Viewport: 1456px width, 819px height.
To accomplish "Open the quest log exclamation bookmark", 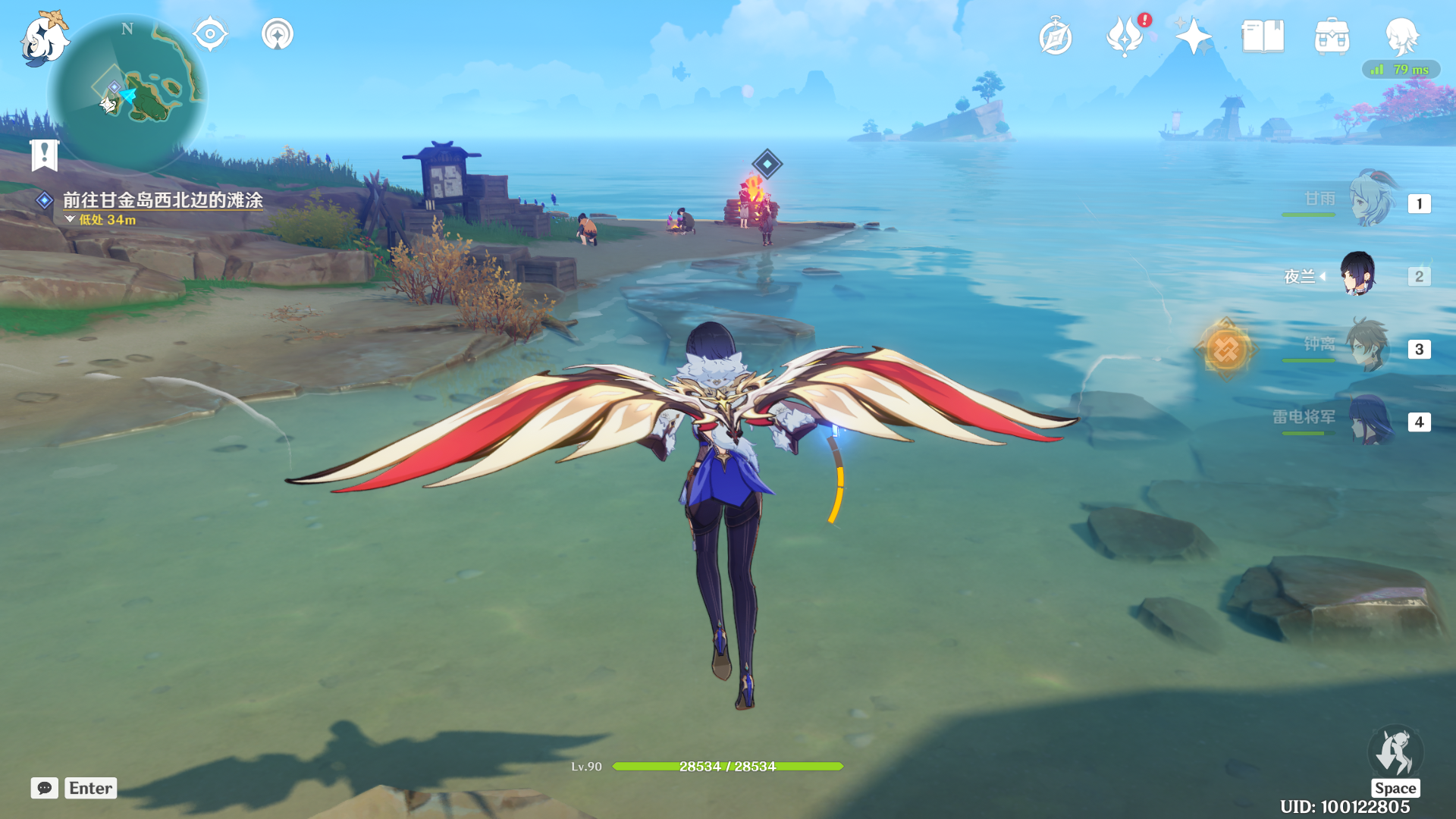I will (45, 155).
